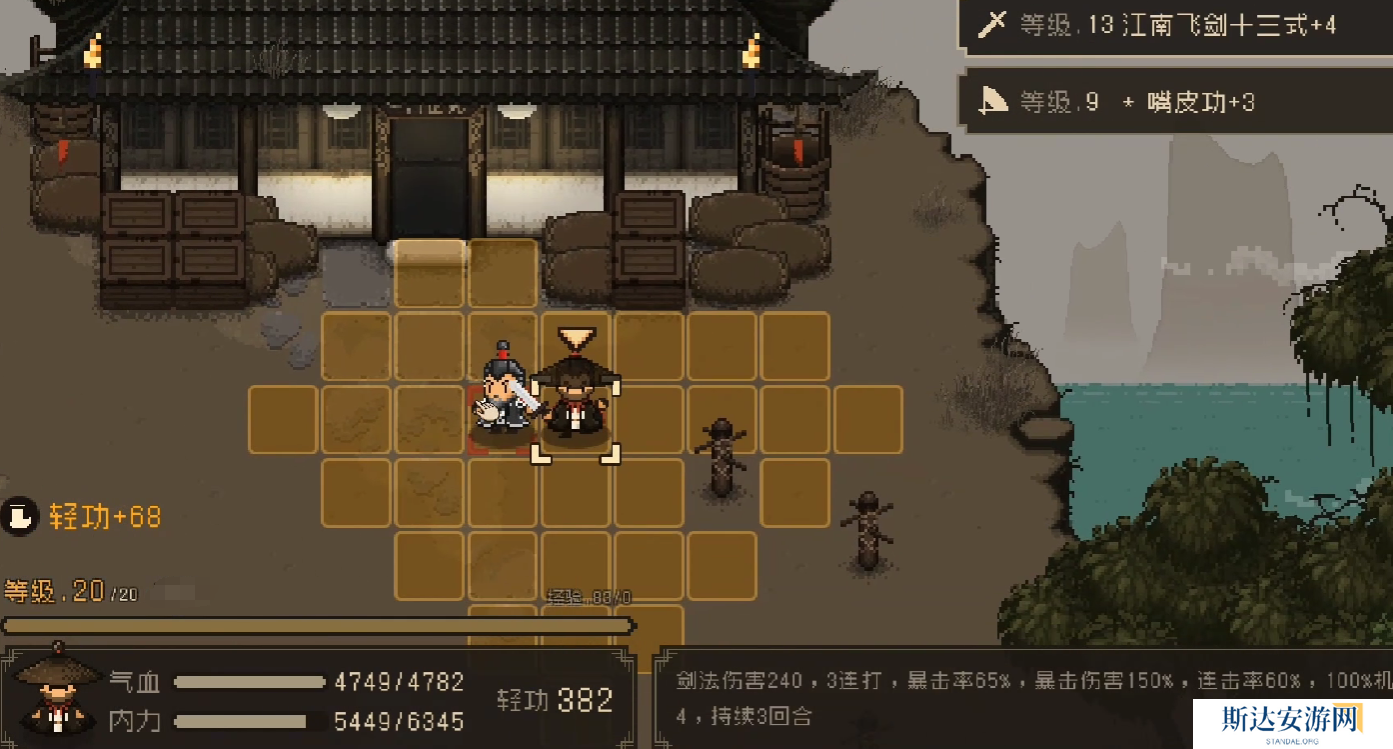Target the gray-haired swordsman unit
The width and height of the screenshot is (1393, 749).
point(503,393)
